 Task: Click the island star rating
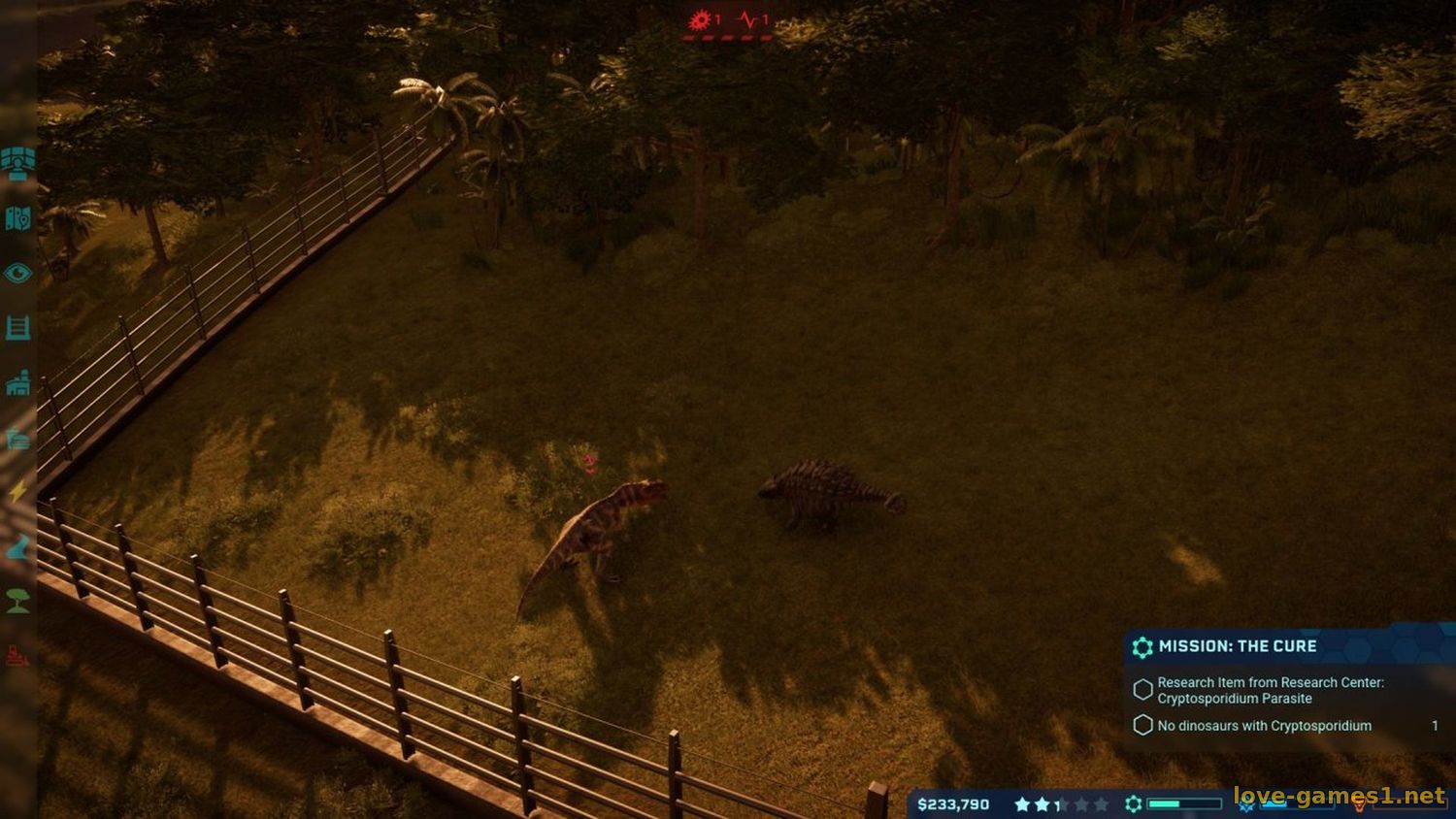pos(1060,804)
